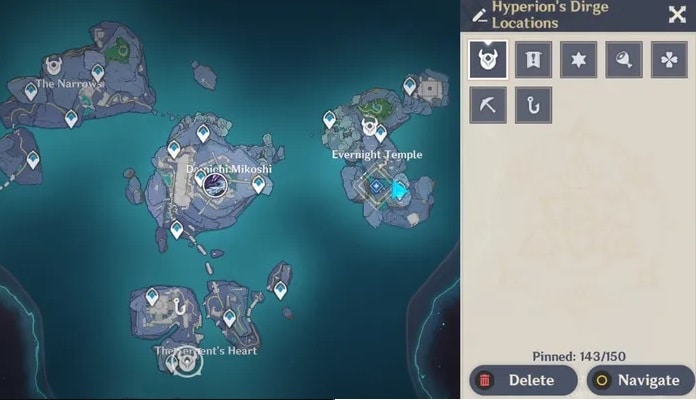696x400 pixels.
Task: Click the horned mask pin above Evernight Temple
Action: [369, 128]
